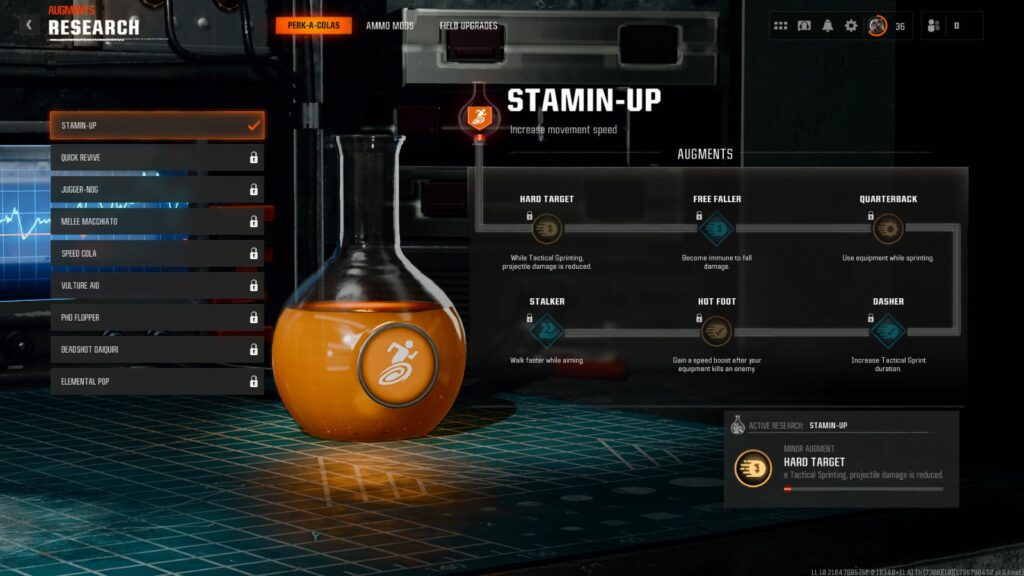Select PhD Flopper from the list
Image resolution: width=1024 pixels, height=576 pixels.
(157, 318)
